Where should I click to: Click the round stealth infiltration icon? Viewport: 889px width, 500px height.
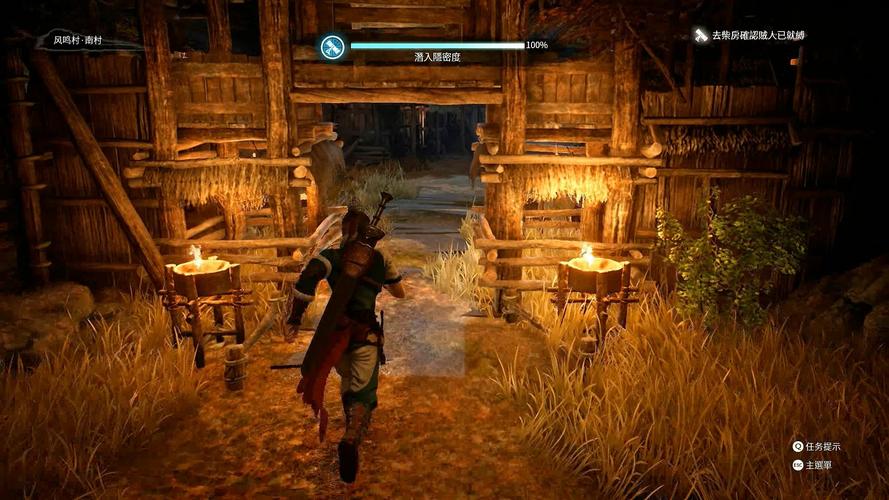332,46
